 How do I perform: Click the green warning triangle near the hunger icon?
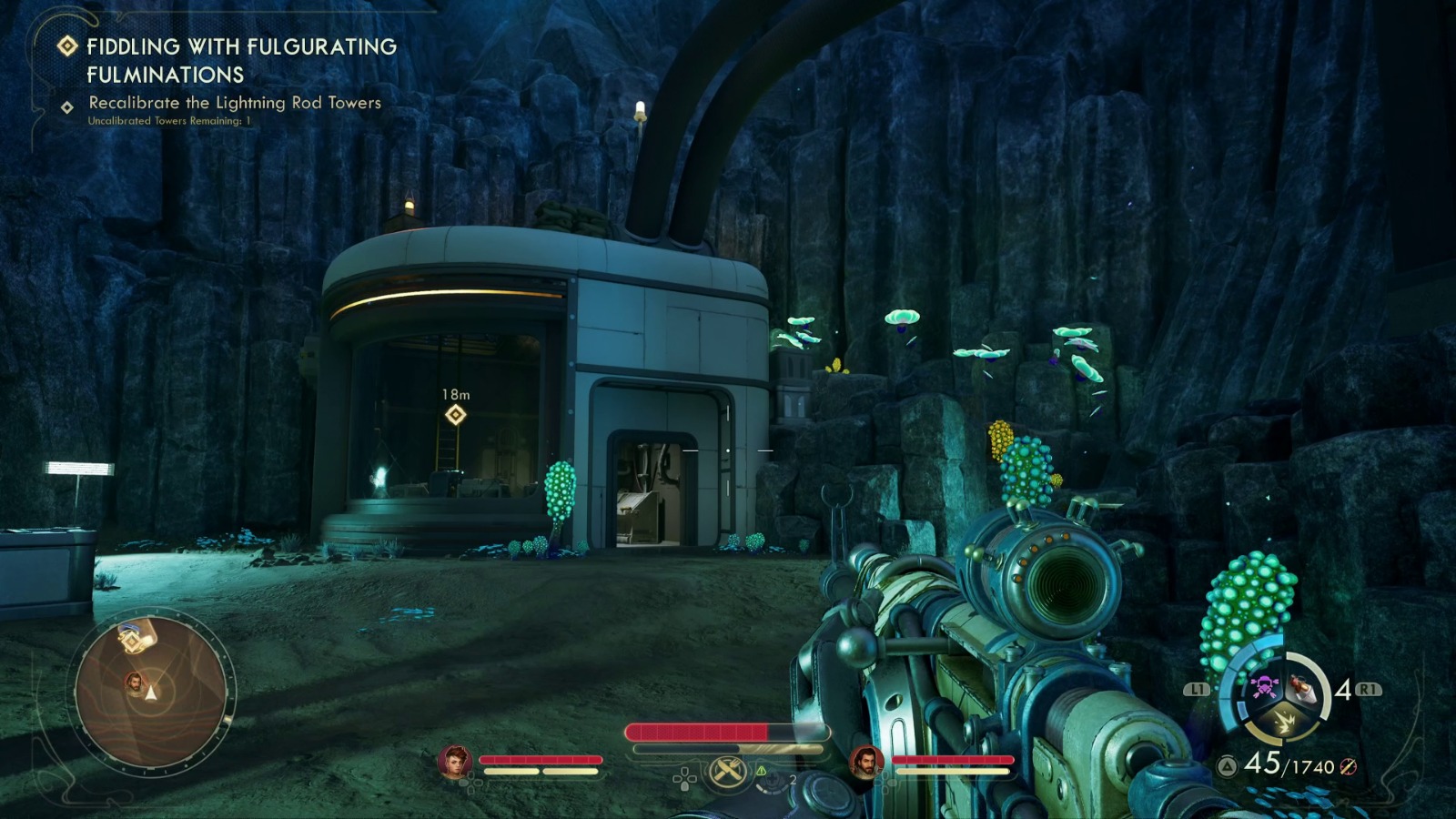click(762, 771)
